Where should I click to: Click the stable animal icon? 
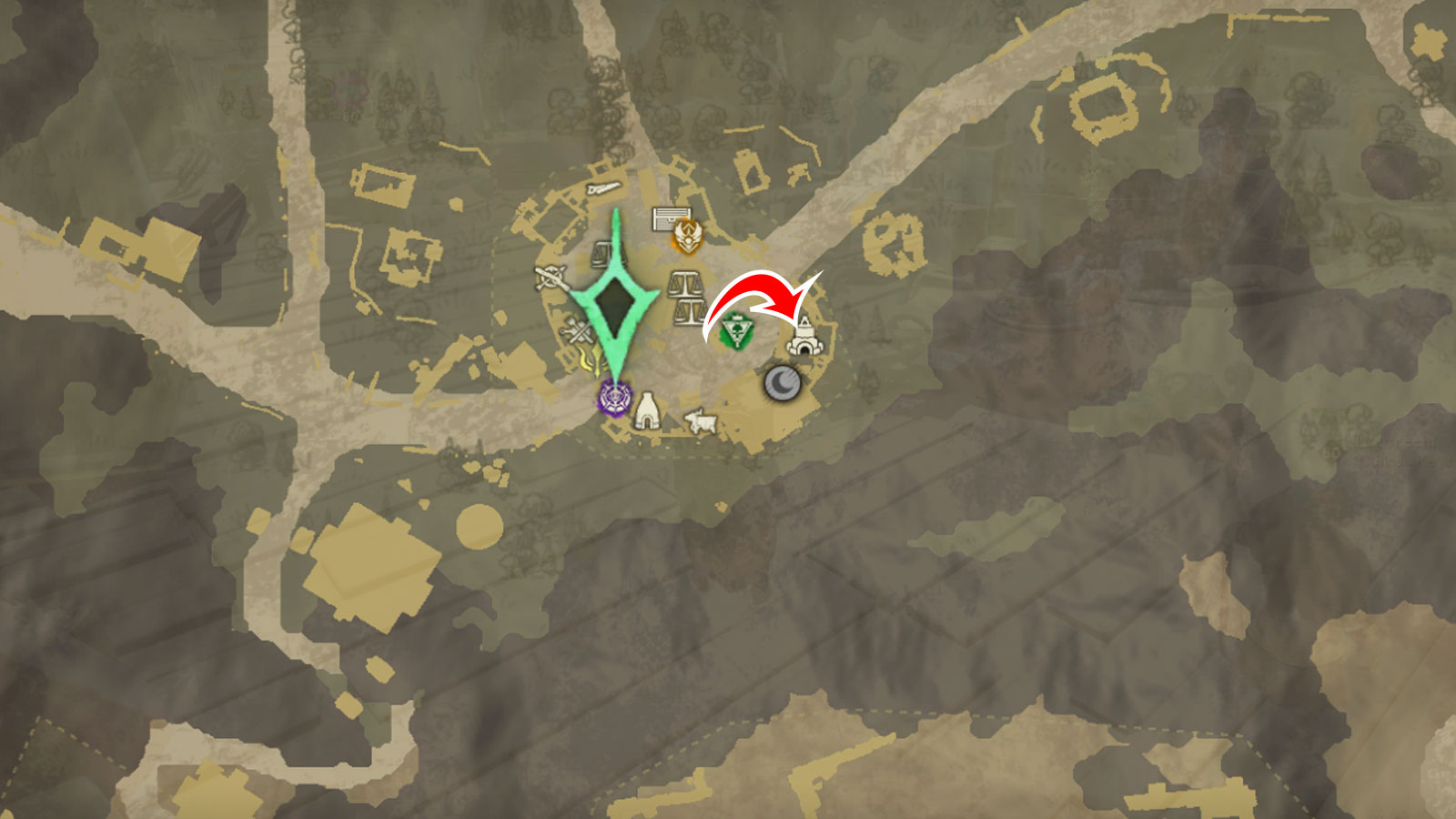click(703, 421)
